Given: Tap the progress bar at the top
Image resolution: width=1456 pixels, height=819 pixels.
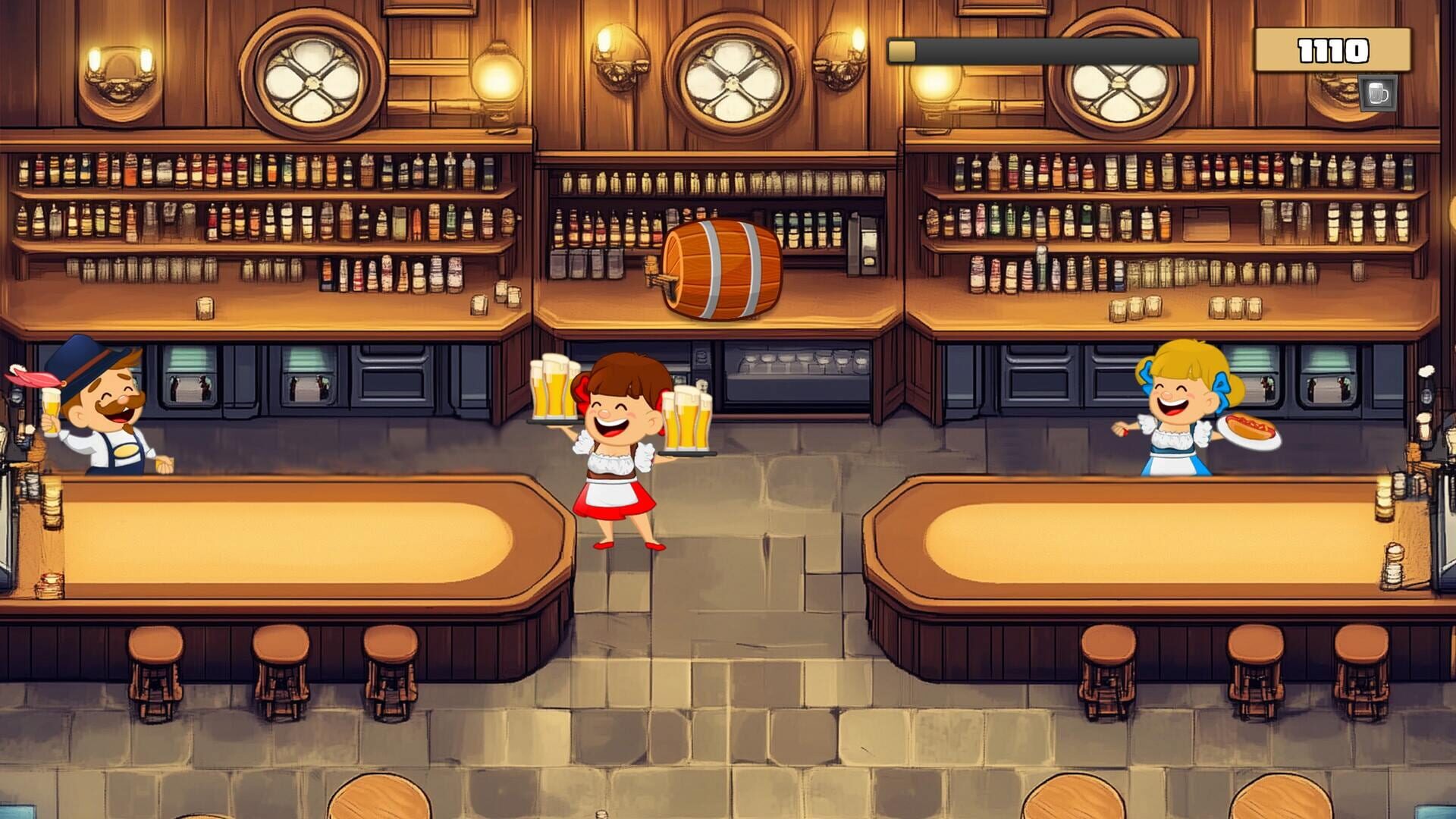Looking at the screenshot, I should 1043,49.
